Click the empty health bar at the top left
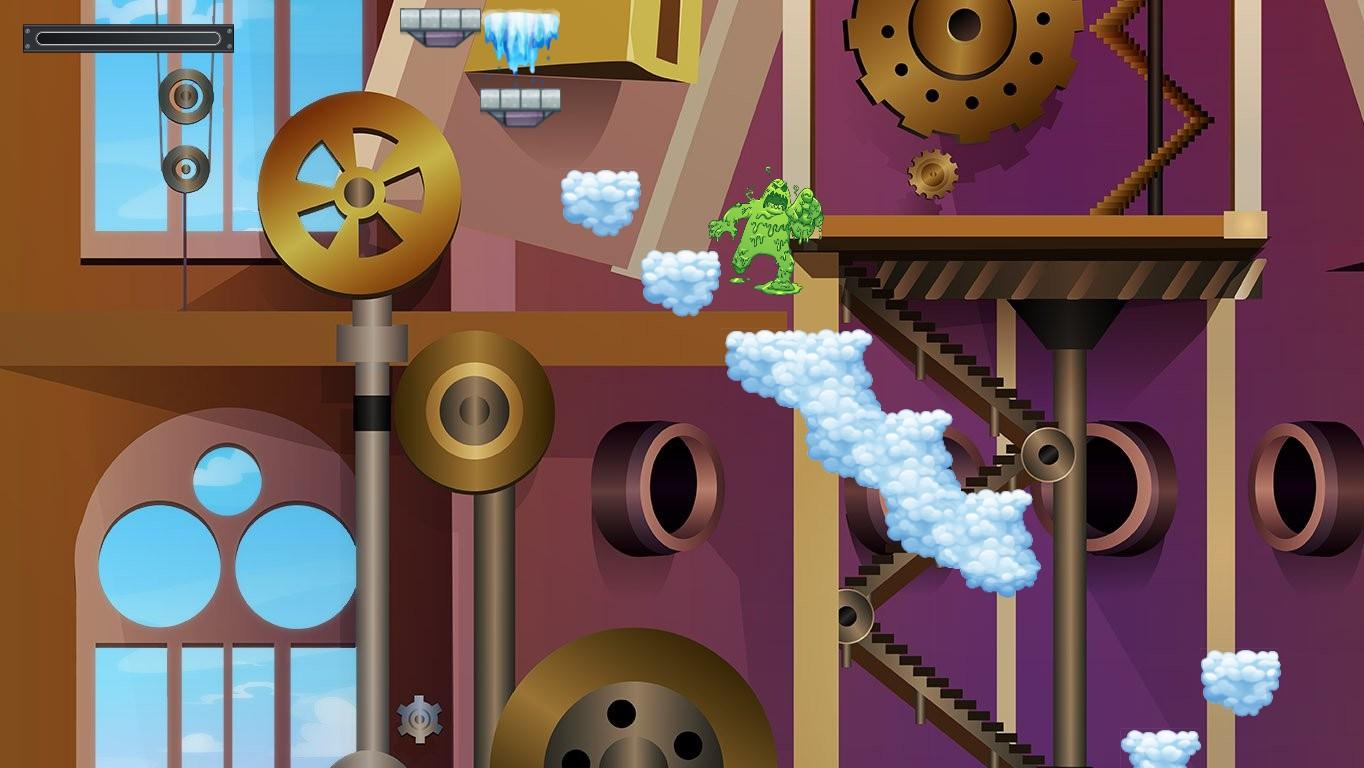This screenshot has height=768, width=1364. 128,38
